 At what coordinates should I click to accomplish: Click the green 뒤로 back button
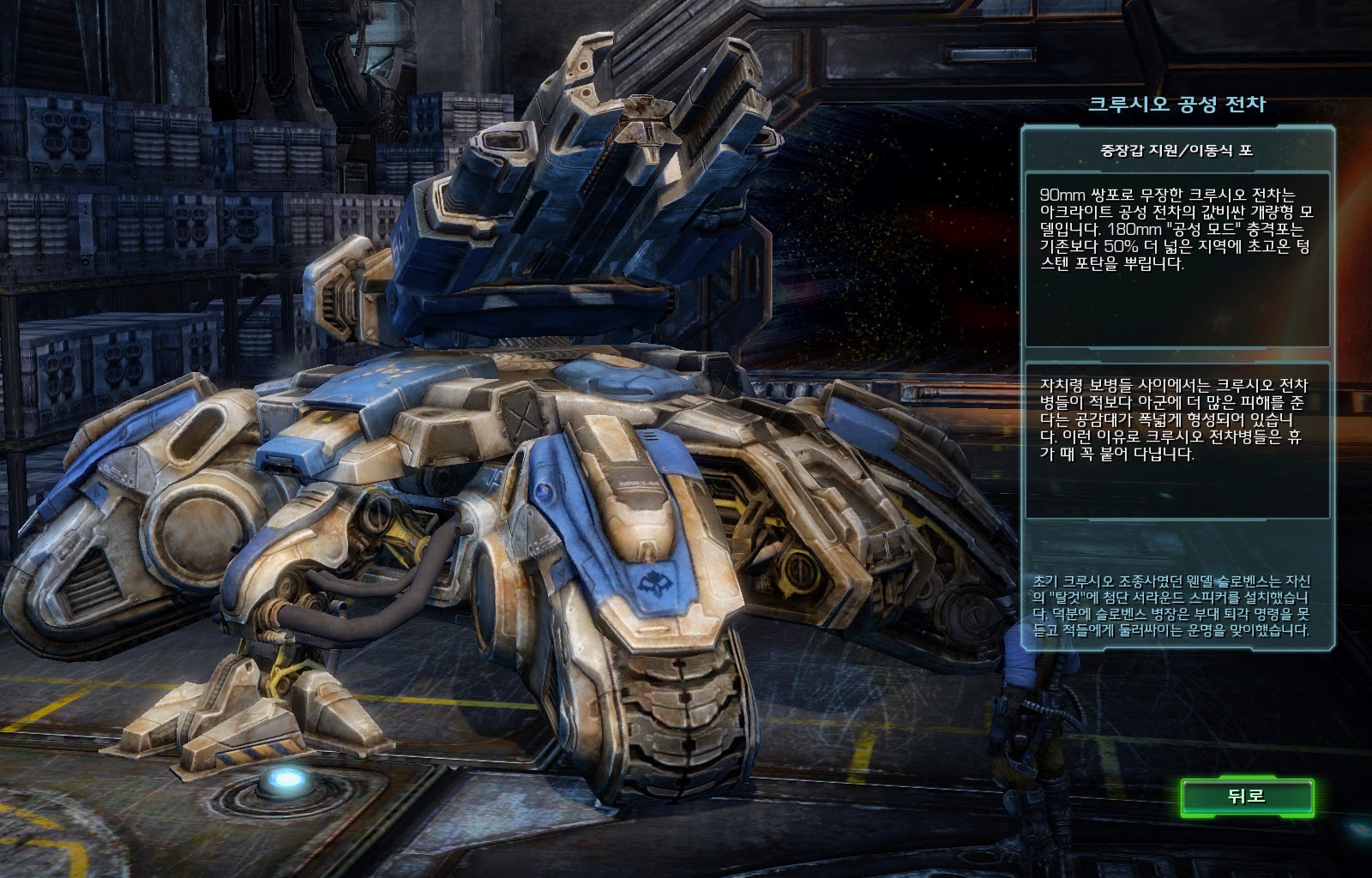1246,797
